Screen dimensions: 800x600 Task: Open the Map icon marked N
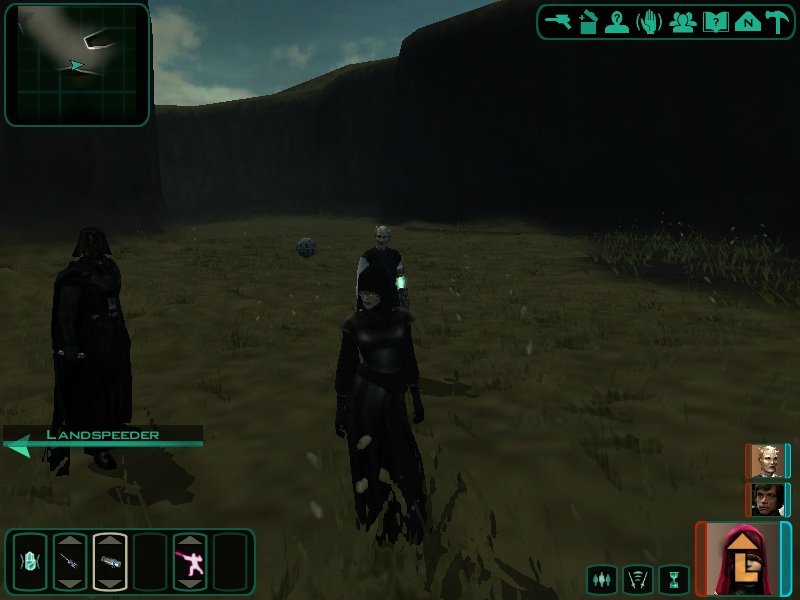pos(747,22)
